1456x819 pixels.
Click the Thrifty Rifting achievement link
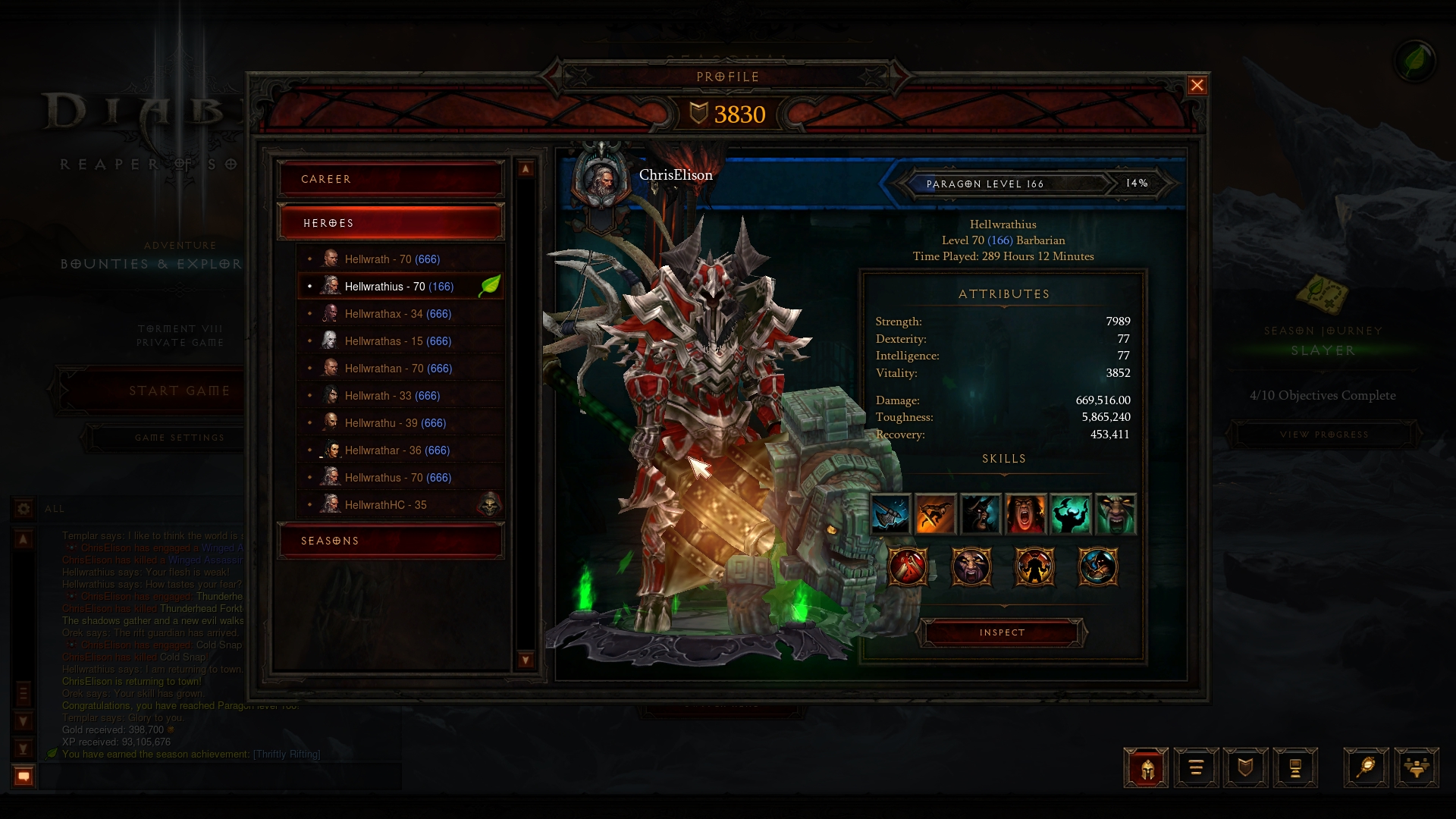[287, 755]
